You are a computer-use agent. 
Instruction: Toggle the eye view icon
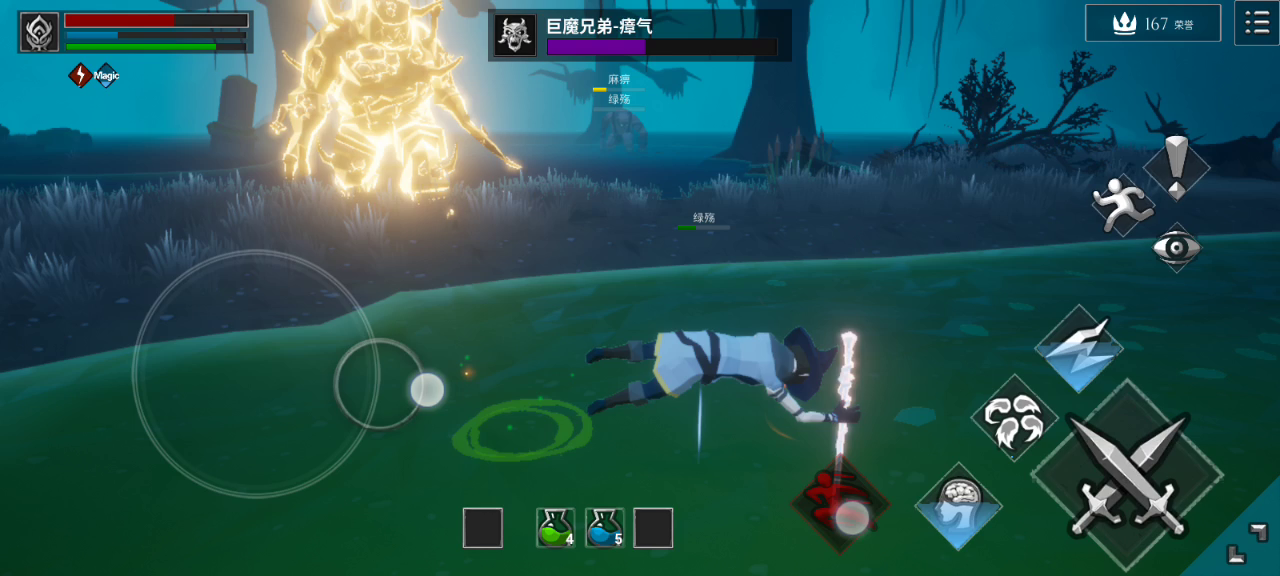1176,246
